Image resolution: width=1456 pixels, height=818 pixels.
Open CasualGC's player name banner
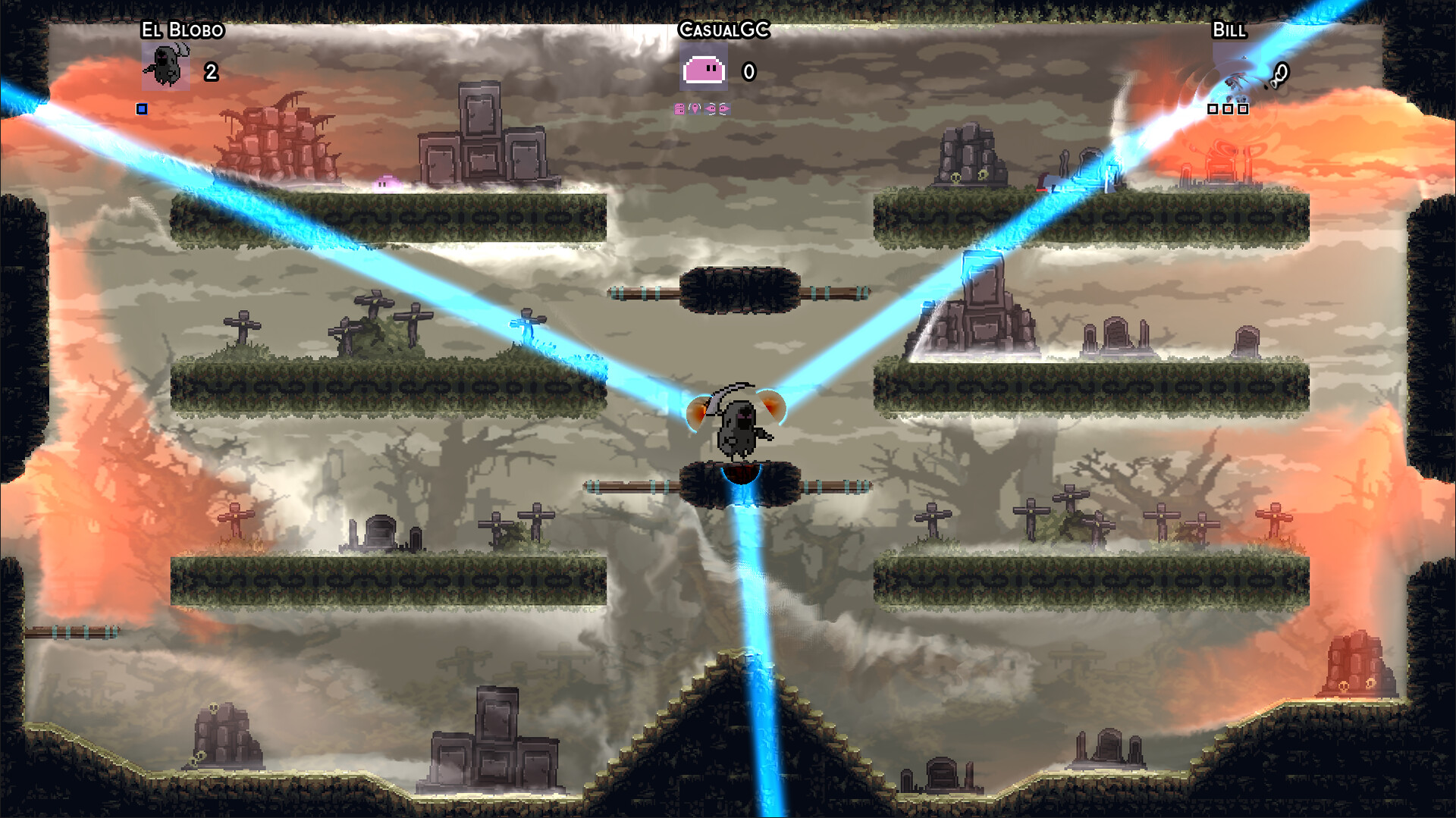(724, 30)
